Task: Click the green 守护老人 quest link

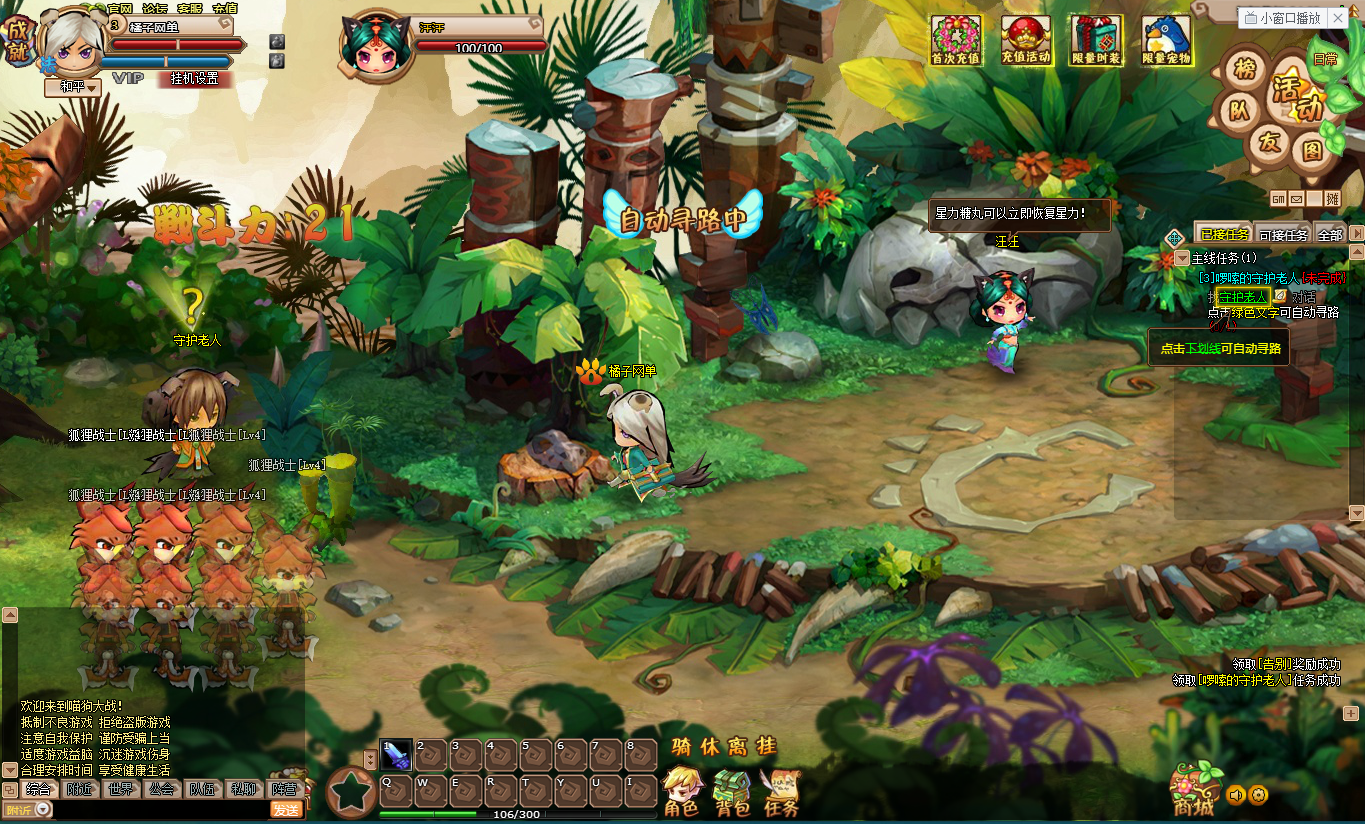Action: tap(1241, 297)
